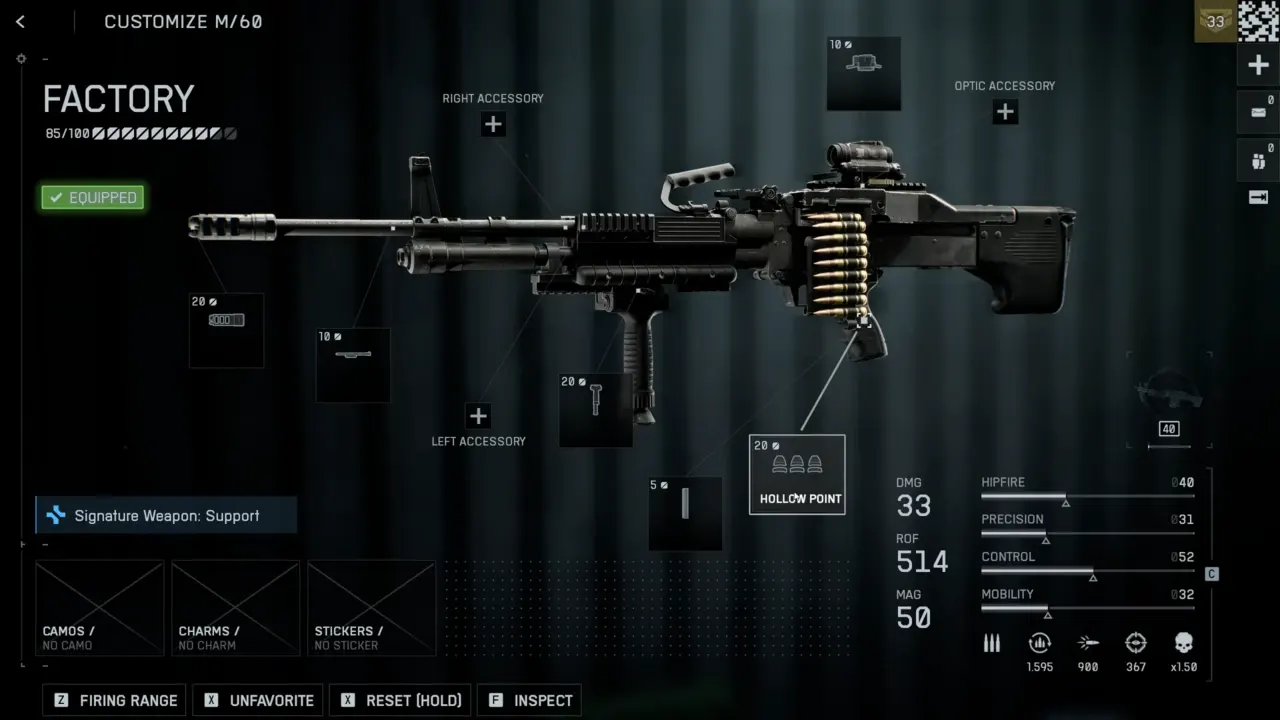Open the barrel attachment slot
The image size is (1280, 720).
click(353, 365)
